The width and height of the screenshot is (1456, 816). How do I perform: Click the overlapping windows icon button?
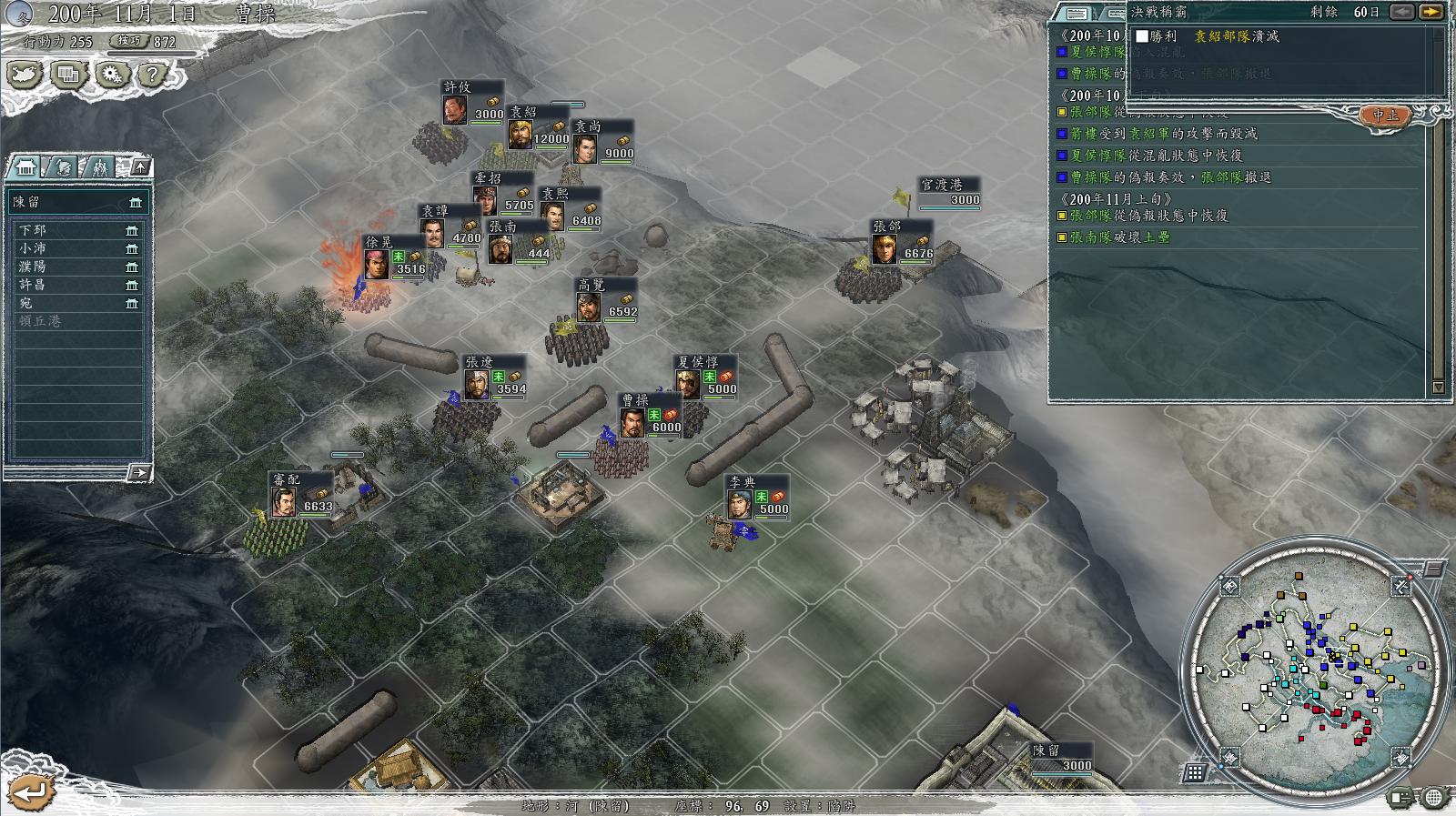click(x=68, y=75)
